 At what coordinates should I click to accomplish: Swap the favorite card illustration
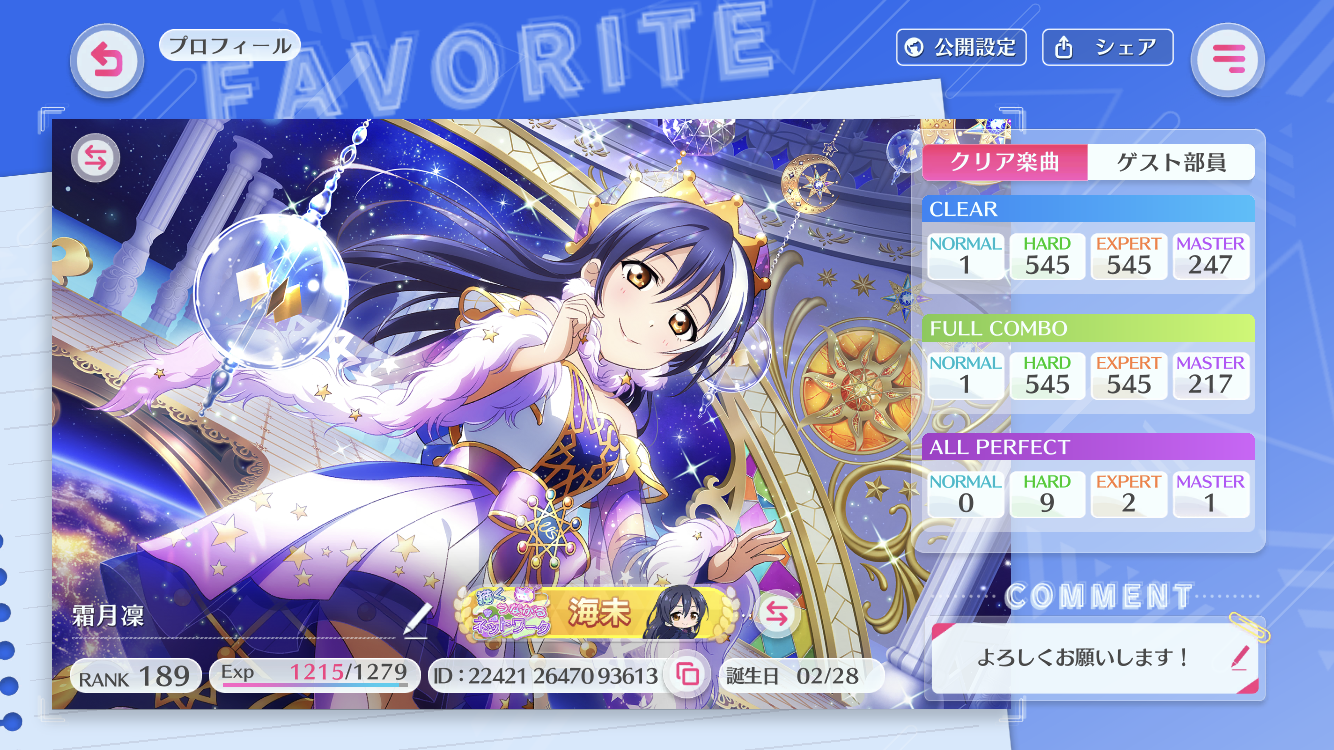tap(96, 157)
